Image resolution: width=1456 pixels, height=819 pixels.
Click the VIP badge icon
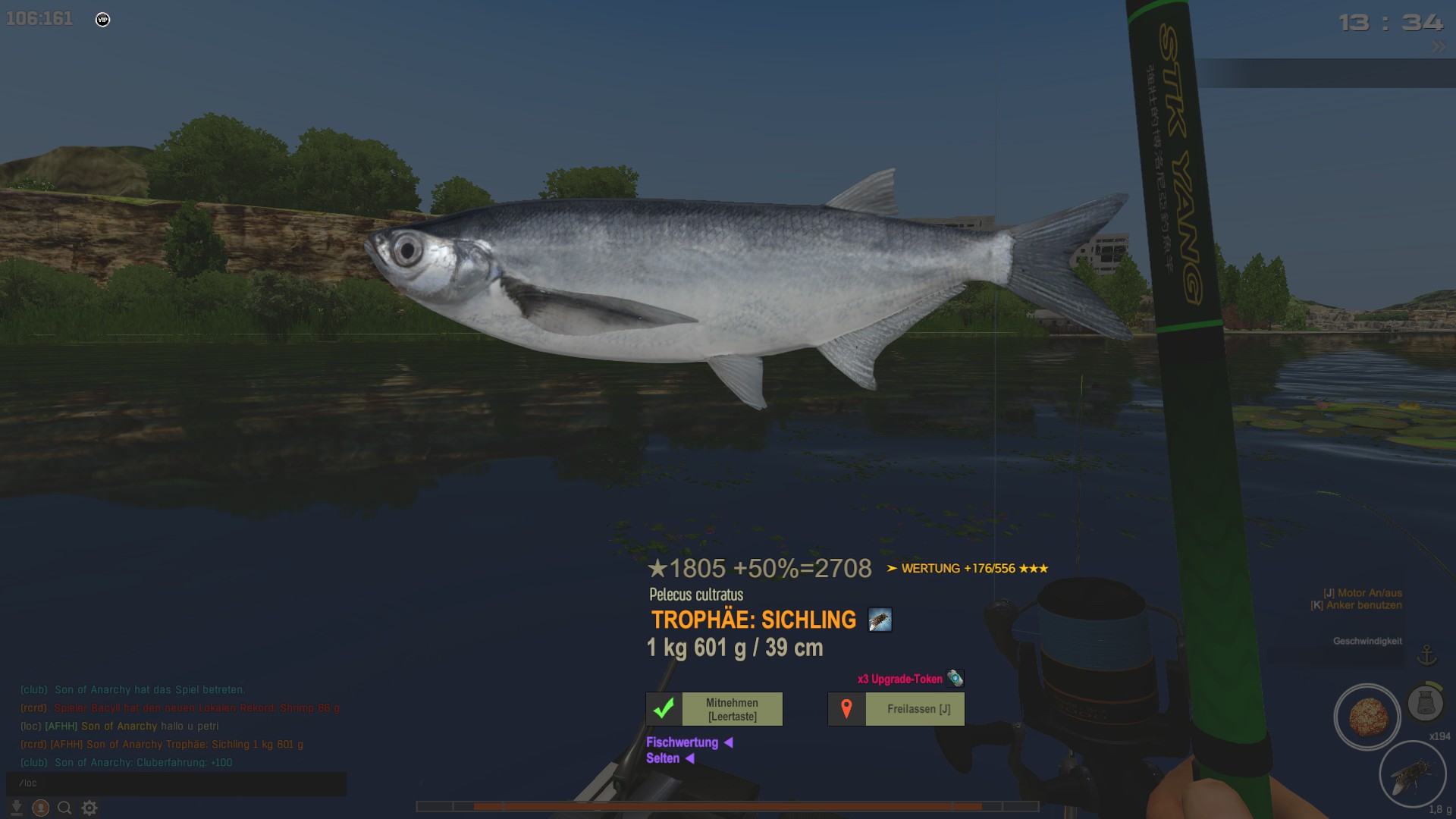(x=103, y=20)
